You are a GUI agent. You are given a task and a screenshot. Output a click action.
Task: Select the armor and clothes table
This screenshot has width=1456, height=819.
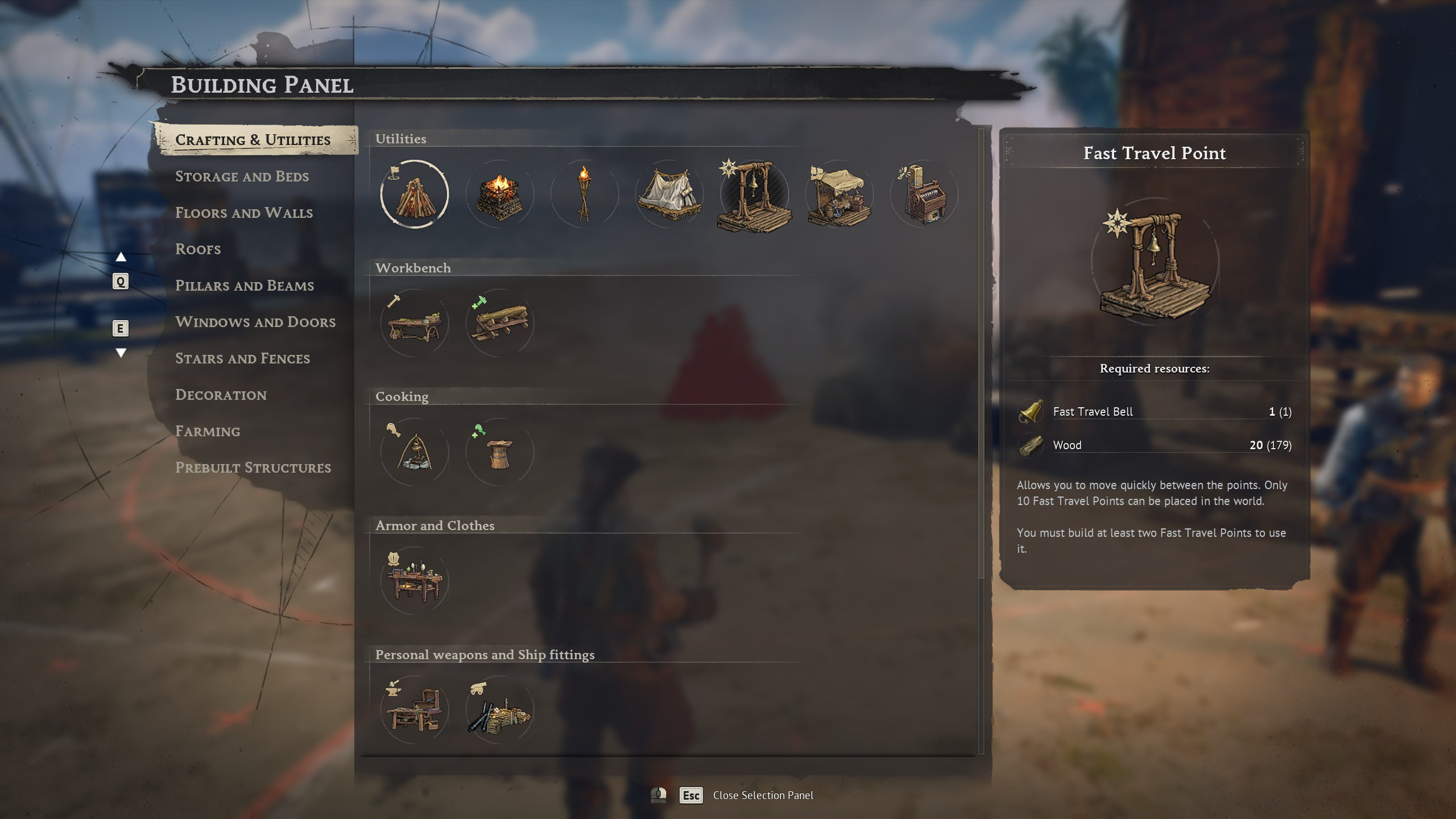click(x=415, y=581)
